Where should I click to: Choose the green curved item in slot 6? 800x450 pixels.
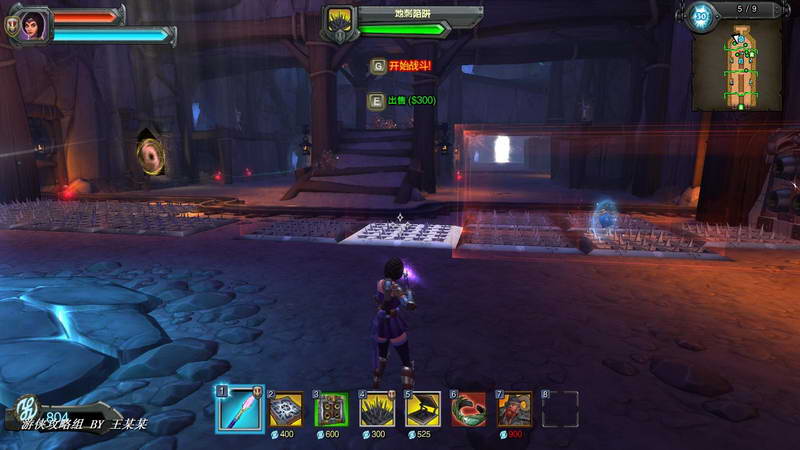(x=469, y=409)
